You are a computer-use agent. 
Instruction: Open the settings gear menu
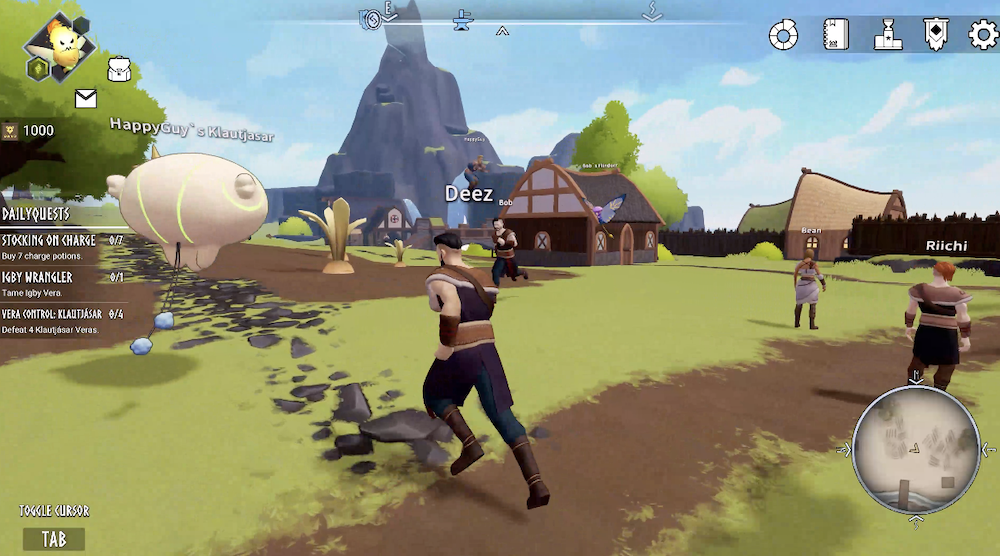pyautogui.click(x=984, y=35)
